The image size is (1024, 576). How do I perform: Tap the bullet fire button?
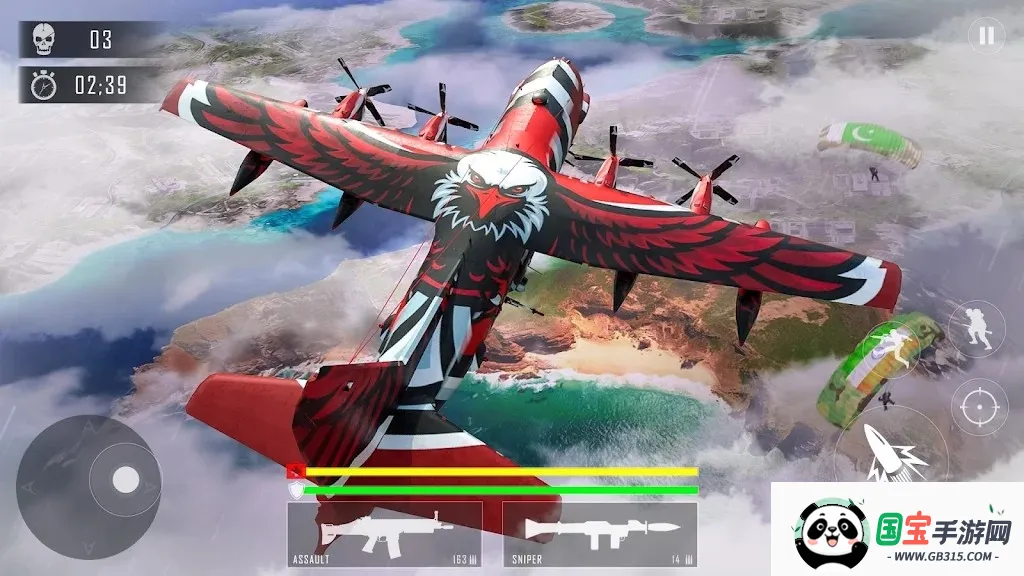coord(890,456)
